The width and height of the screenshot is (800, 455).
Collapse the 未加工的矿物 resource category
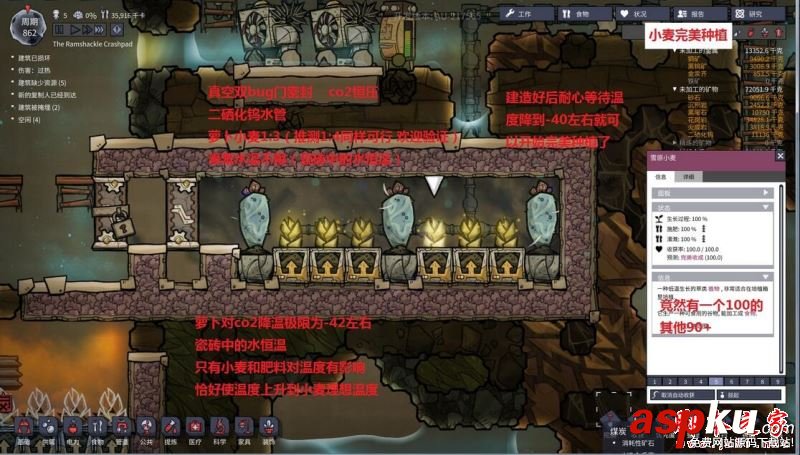(x=676, y=88)
